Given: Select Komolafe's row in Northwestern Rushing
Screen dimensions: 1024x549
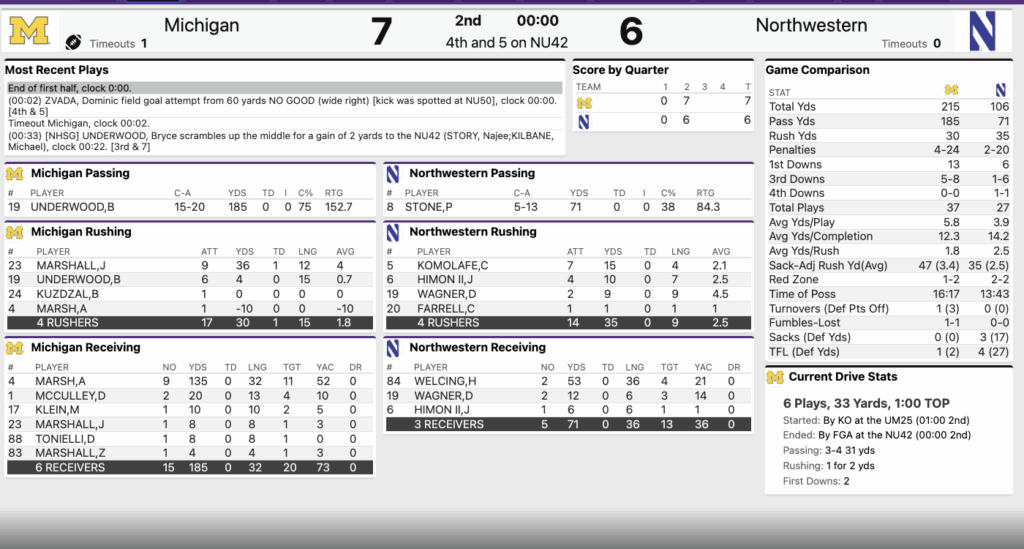Looking at the screenshot, I should 453,265.
